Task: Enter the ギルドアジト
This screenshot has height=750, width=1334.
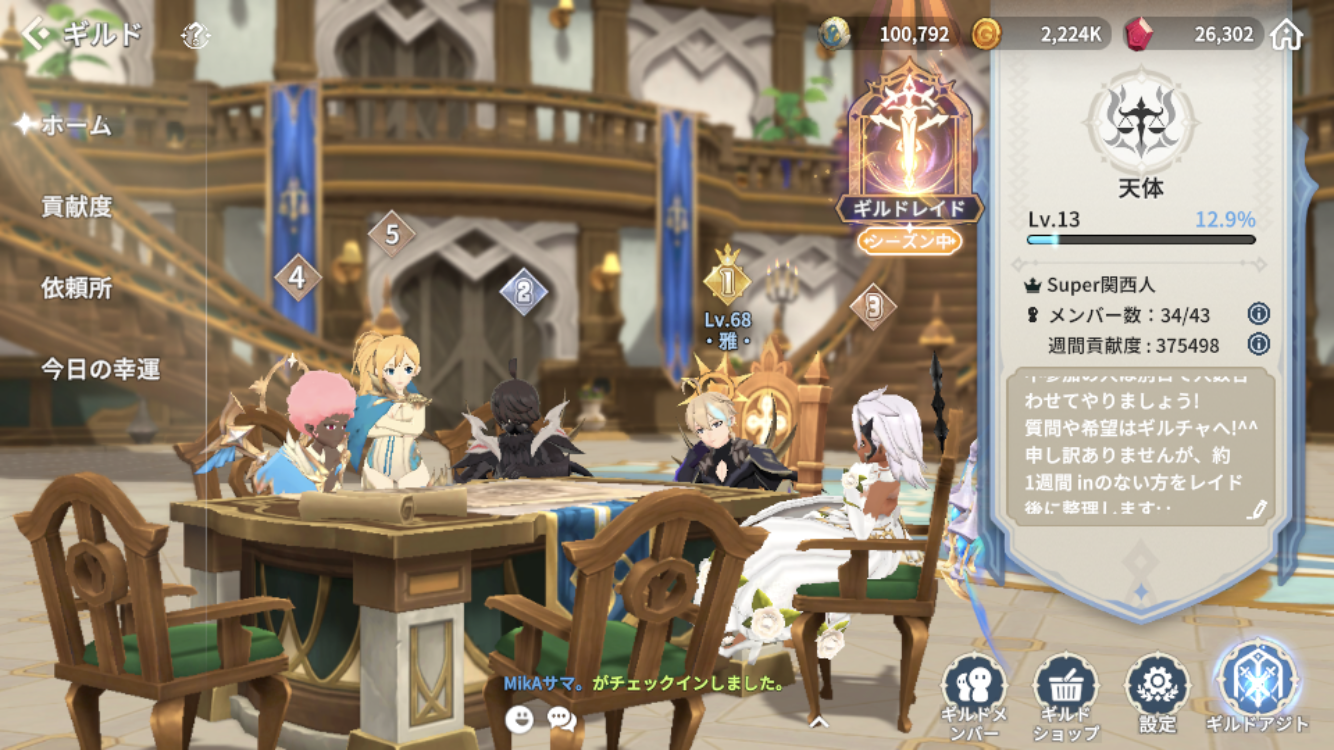Action: click(1256, 690)
